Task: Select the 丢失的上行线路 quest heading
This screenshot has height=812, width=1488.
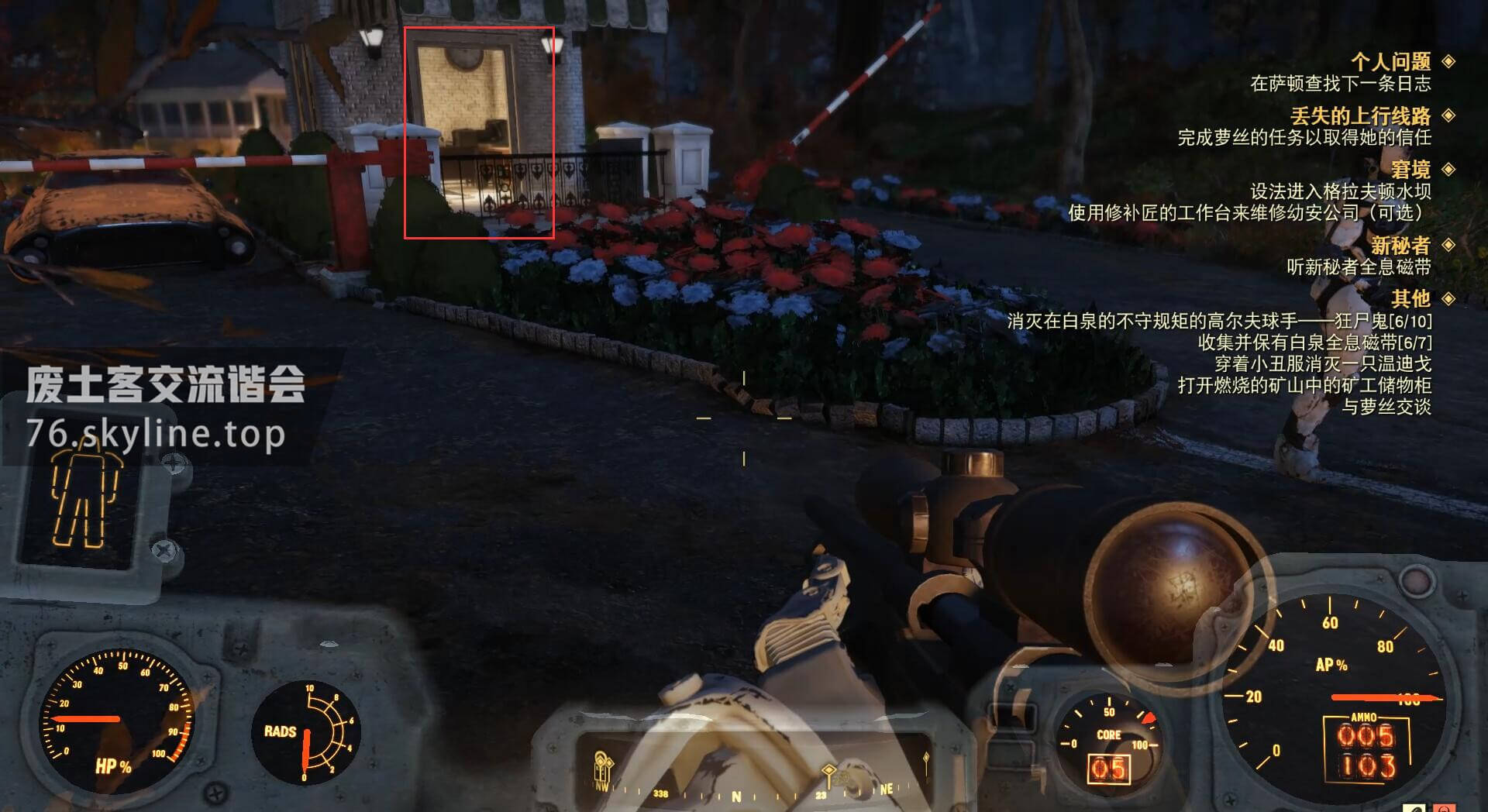Action: click(x=1360, y=116)
